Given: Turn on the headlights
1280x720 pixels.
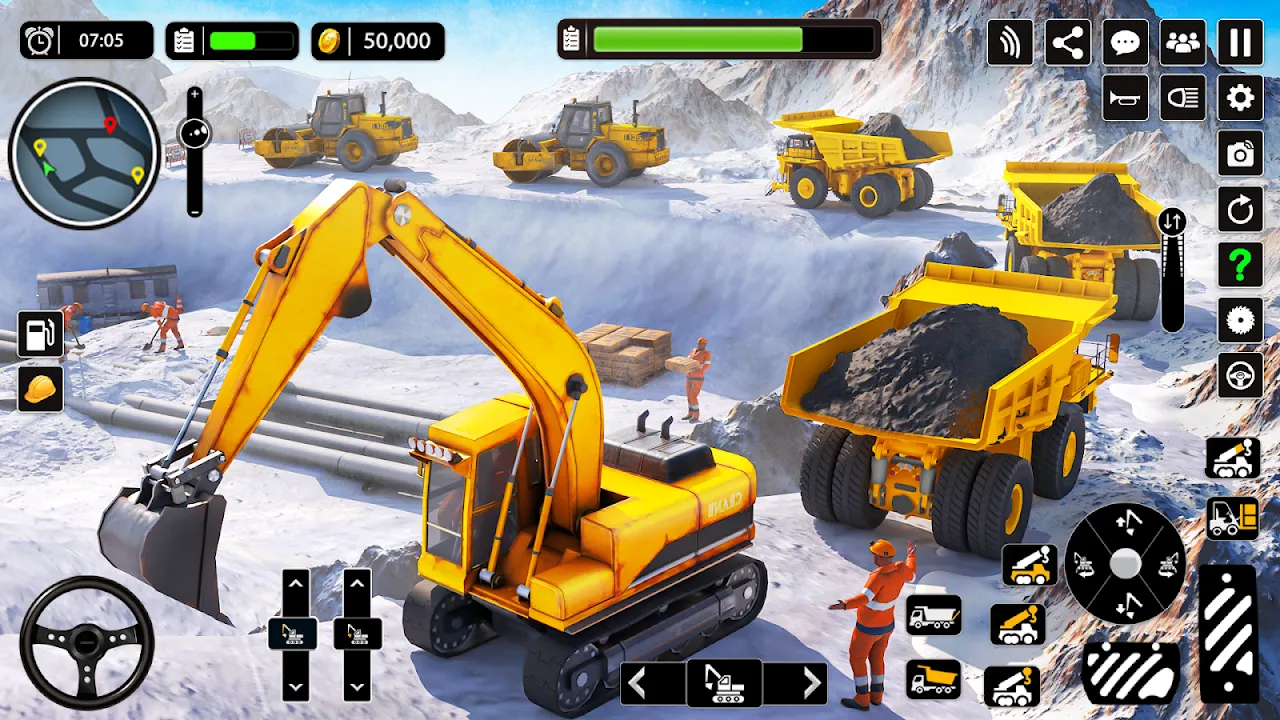Looking at the screenshot, I should tap(1181, 97).
